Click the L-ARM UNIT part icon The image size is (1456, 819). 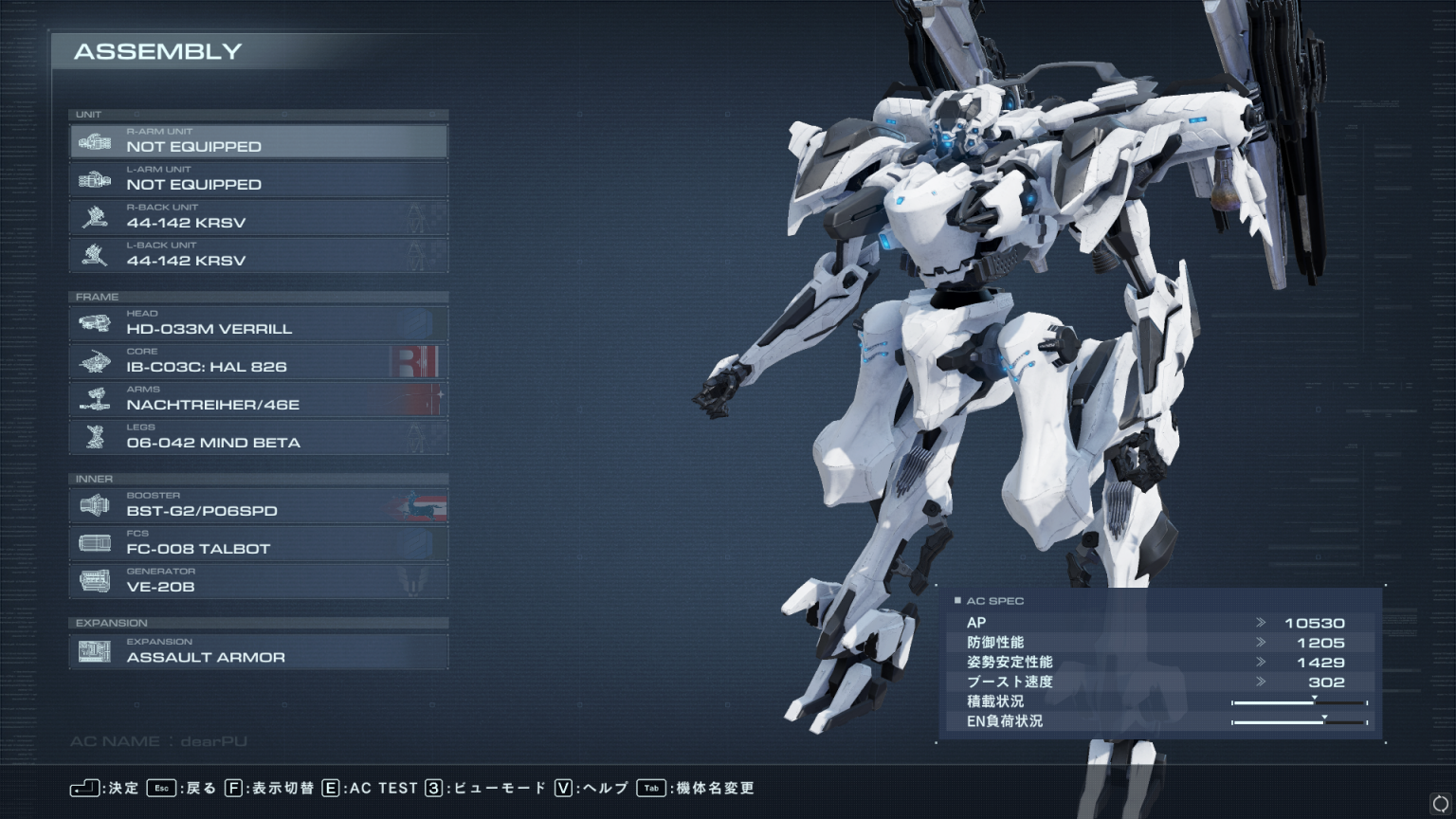94,178
